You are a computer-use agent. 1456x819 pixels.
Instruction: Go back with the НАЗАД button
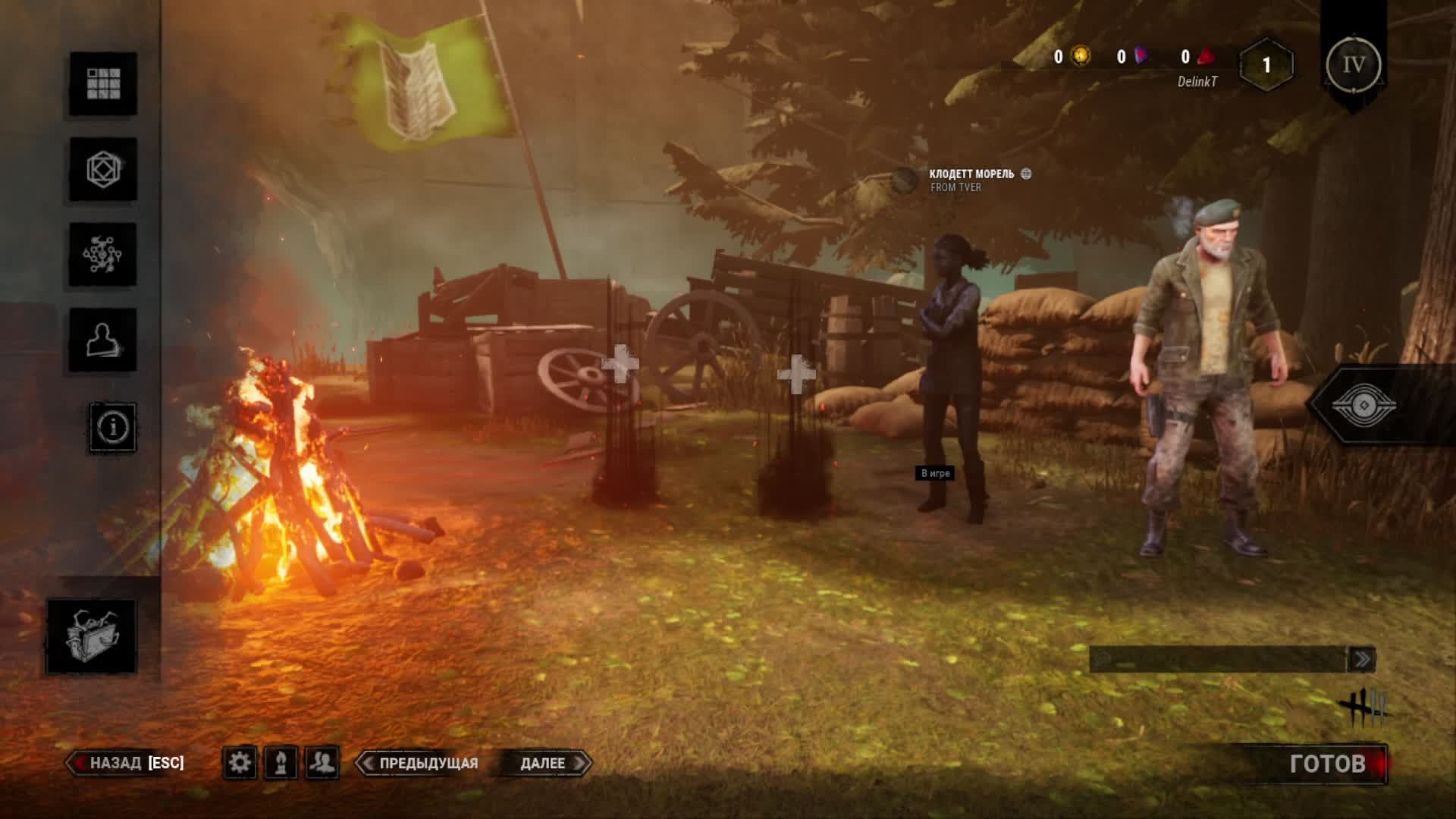[127, 763]
